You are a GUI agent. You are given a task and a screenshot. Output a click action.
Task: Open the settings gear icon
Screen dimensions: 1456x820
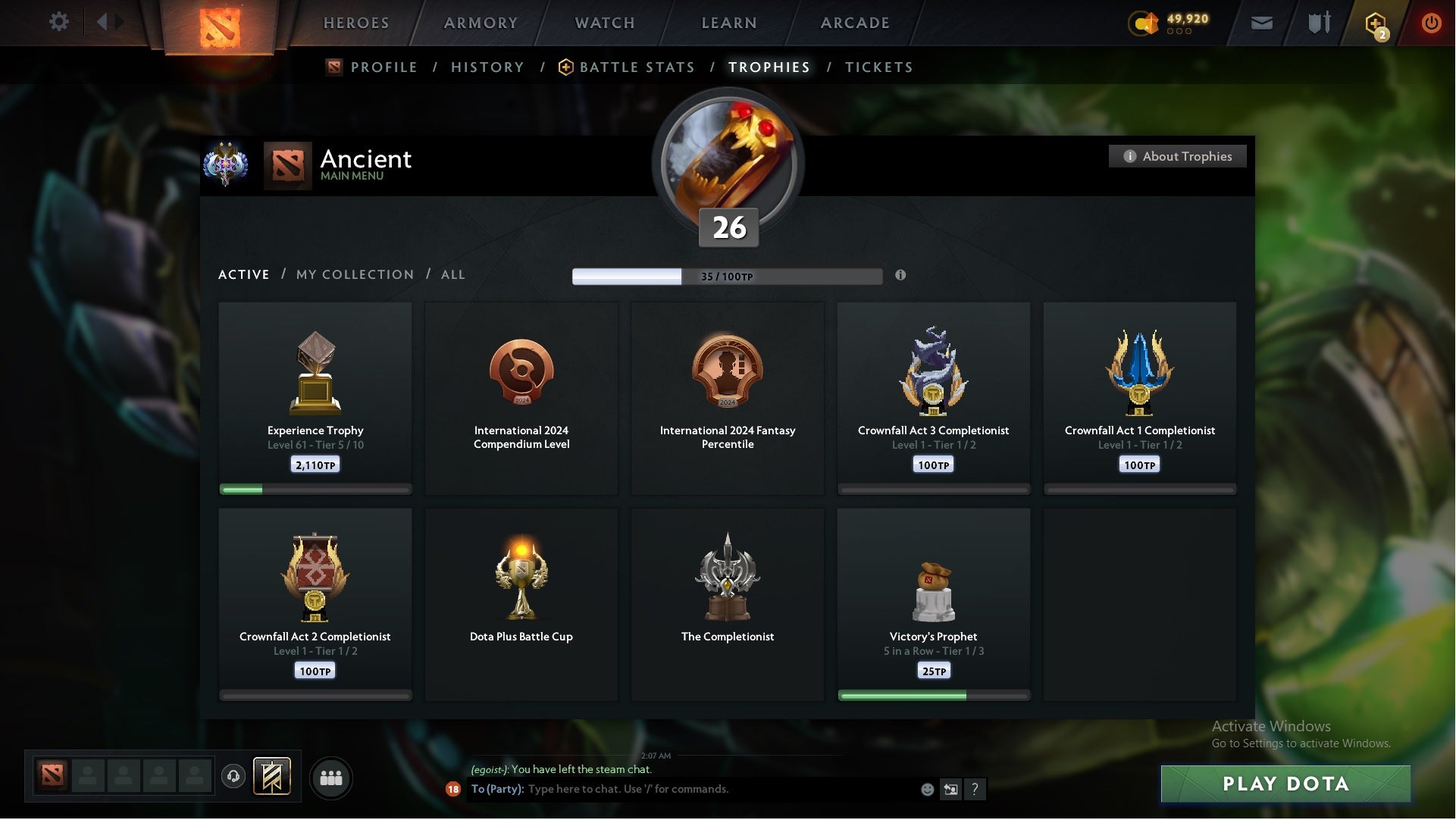point(59,22)
